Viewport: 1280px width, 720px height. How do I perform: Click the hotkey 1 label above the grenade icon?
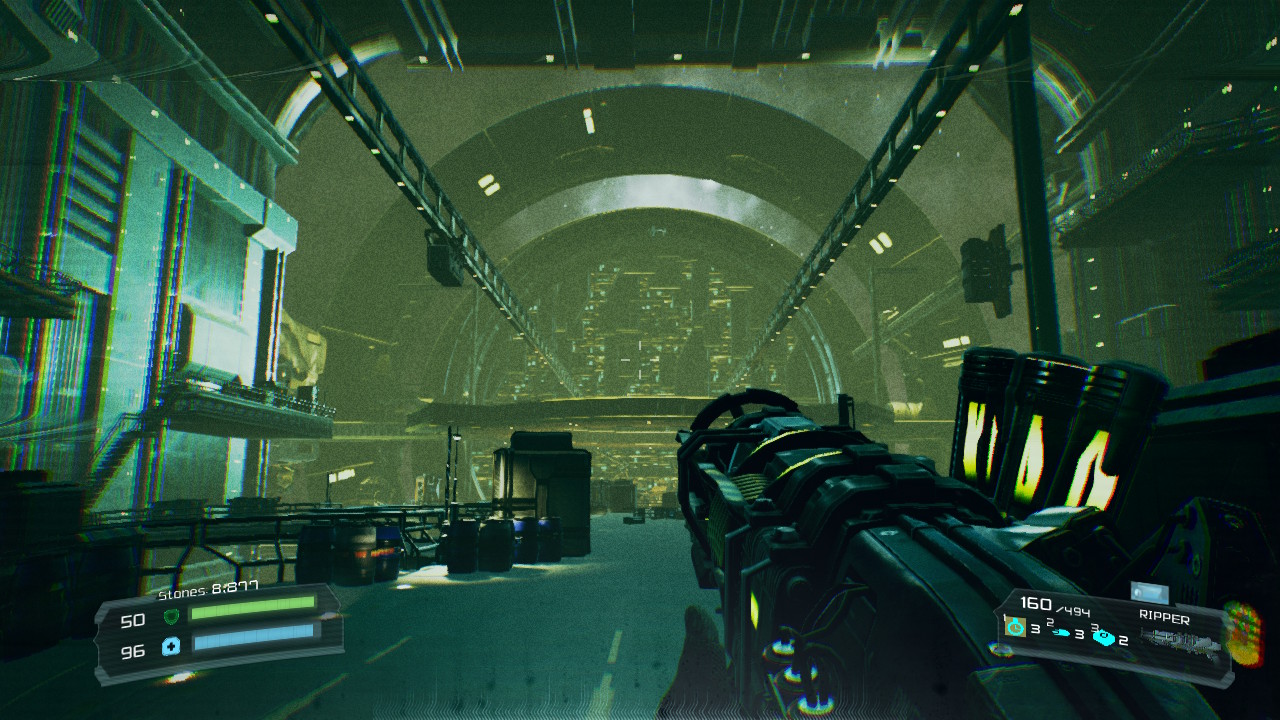(x=1004, y=616)
